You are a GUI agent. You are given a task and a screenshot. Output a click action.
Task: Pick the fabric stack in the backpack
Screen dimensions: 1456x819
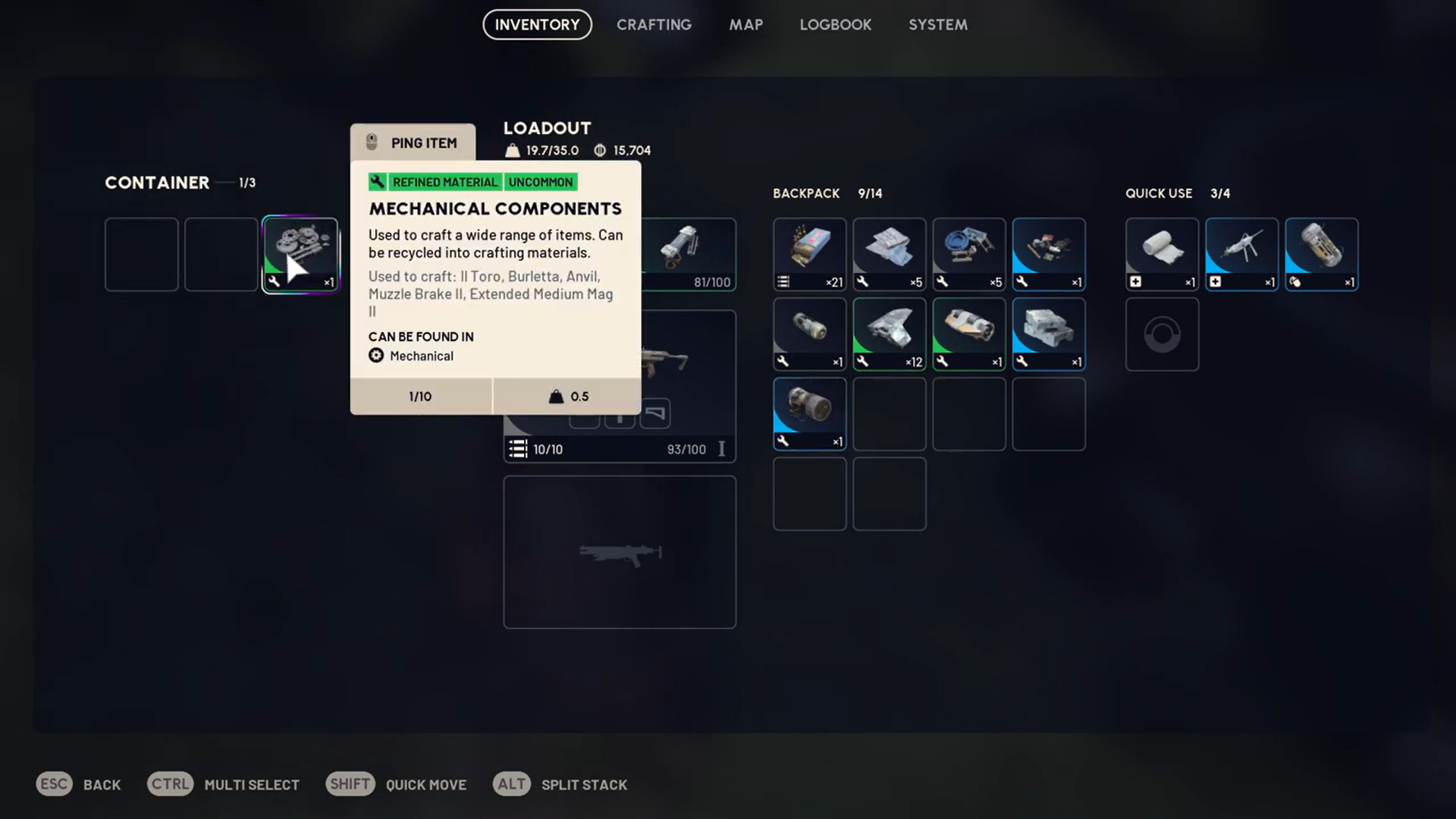889,255
